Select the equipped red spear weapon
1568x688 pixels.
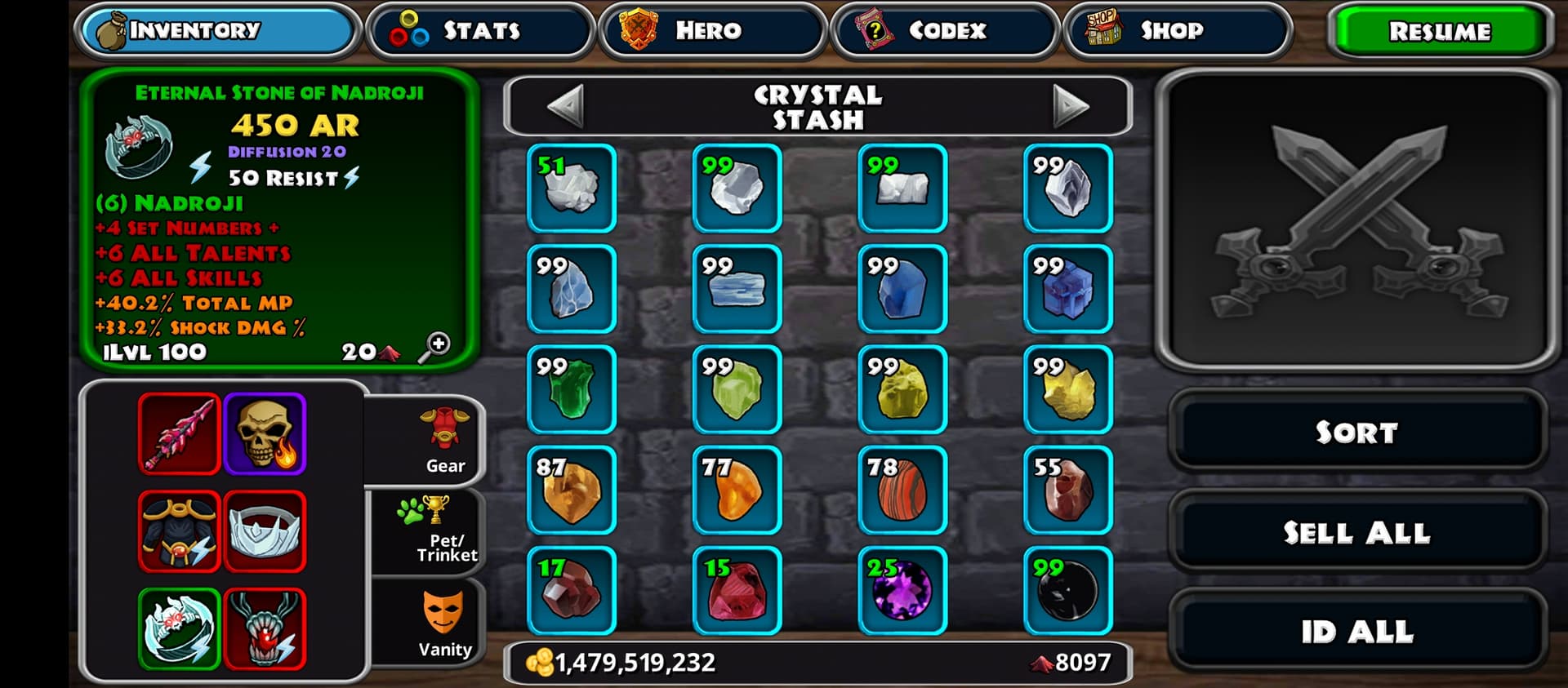click(179, 433)
